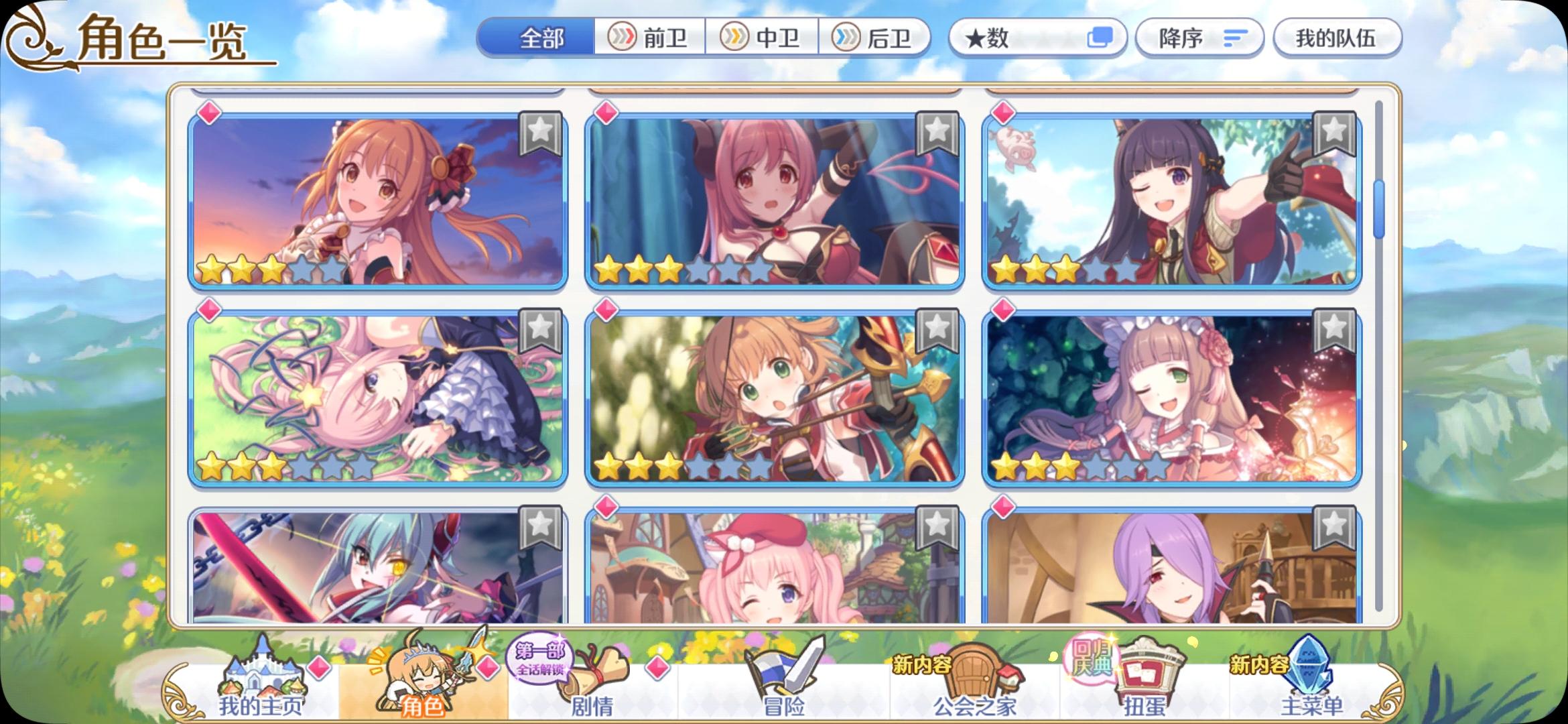Click the 降序 sort order button
Screen dimensions: 1568x724
tap(1199, 38)
